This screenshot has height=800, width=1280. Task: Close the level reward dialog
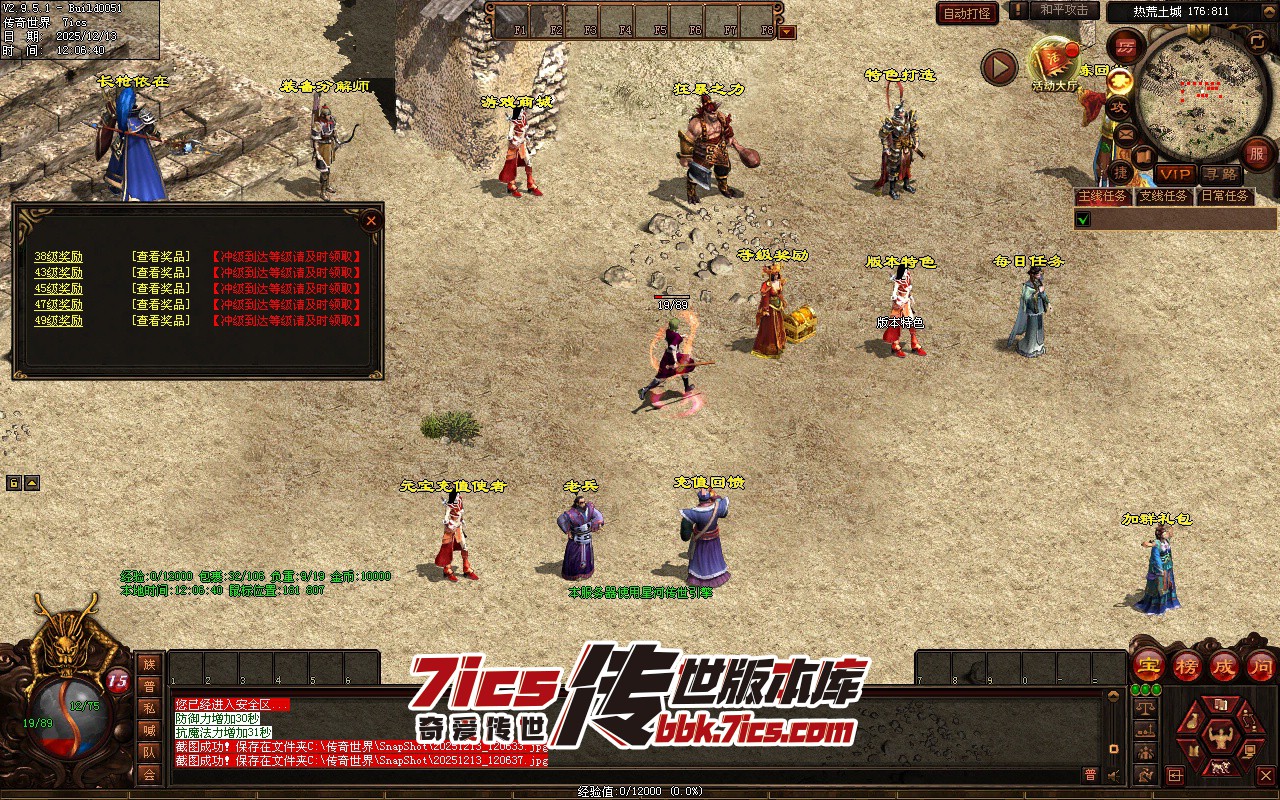pyautogui.click(x=371, y=220)
